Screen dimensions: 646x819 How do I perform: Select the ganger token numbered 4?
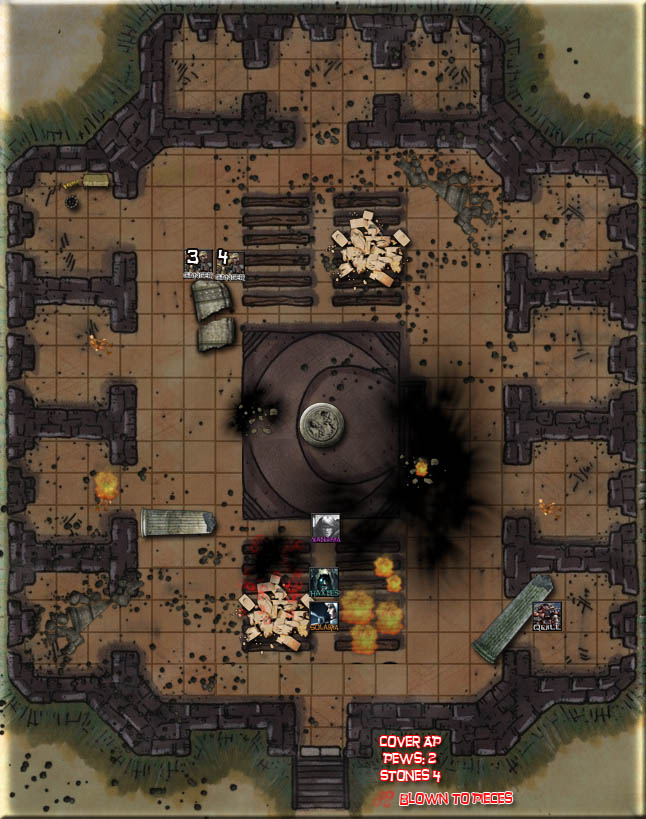(229, 263)
